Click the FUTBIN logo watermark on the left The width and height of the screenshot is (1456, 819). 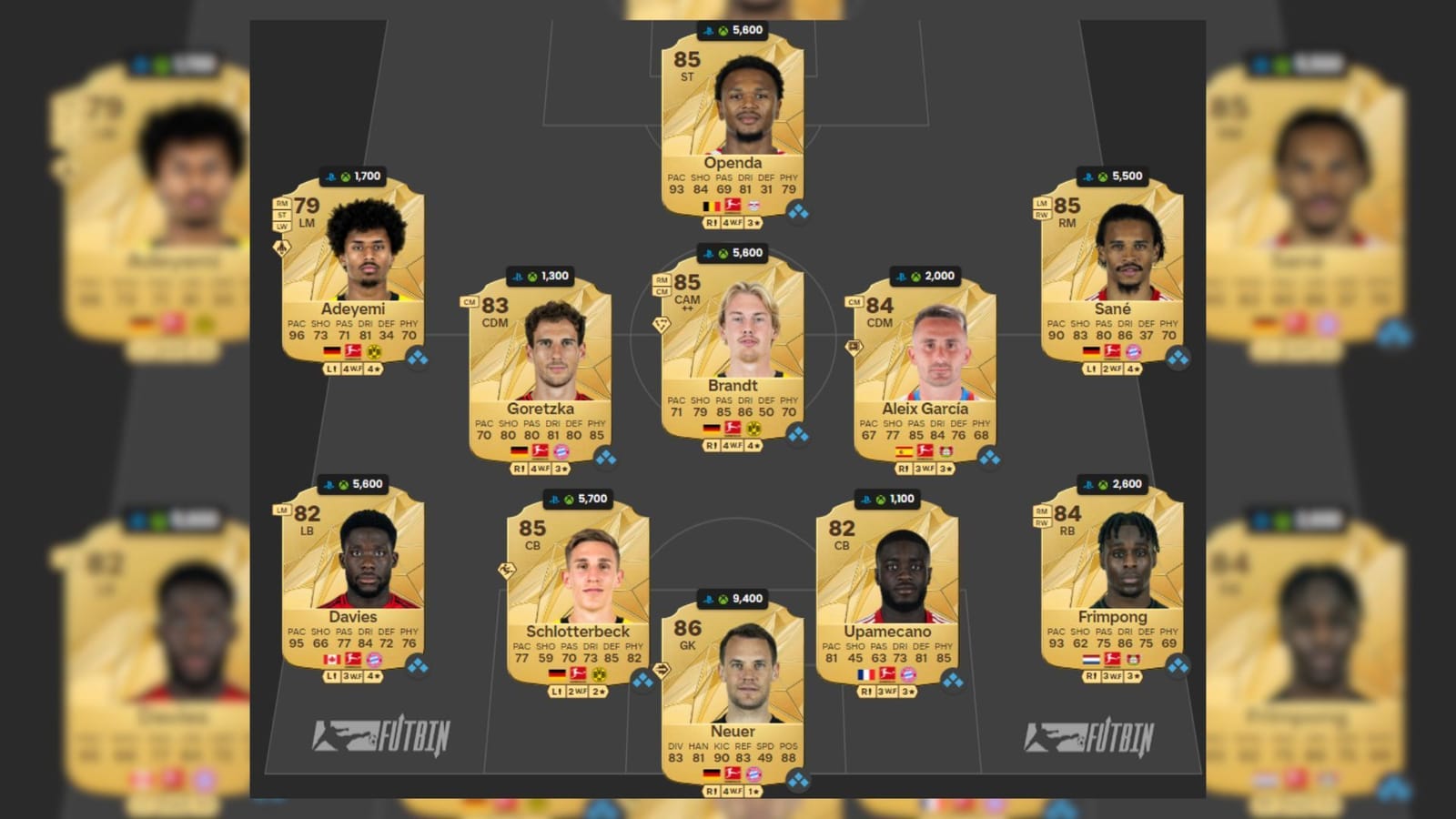point(382,733)
